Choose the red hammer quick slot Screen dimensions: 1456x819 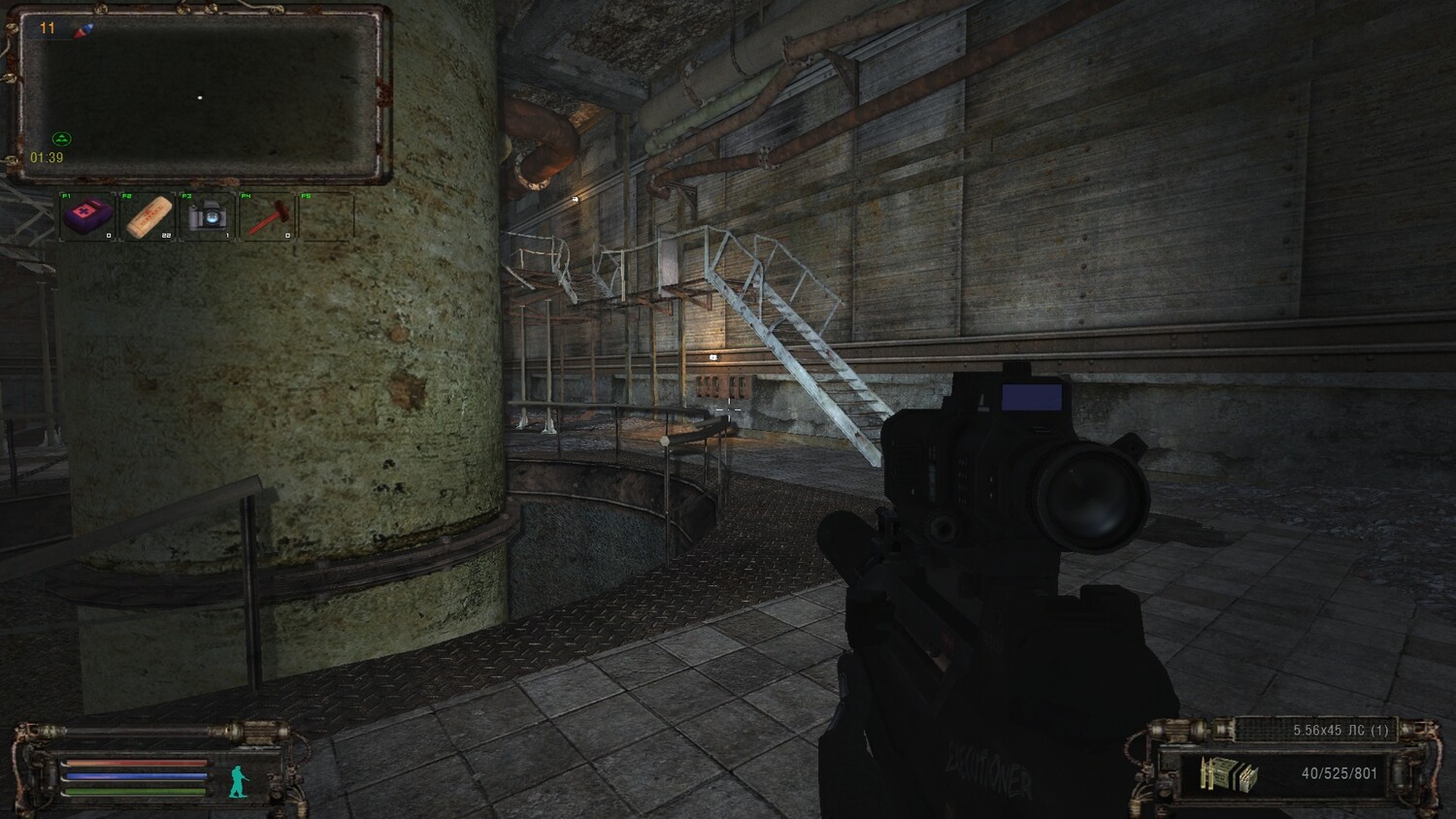267,215
